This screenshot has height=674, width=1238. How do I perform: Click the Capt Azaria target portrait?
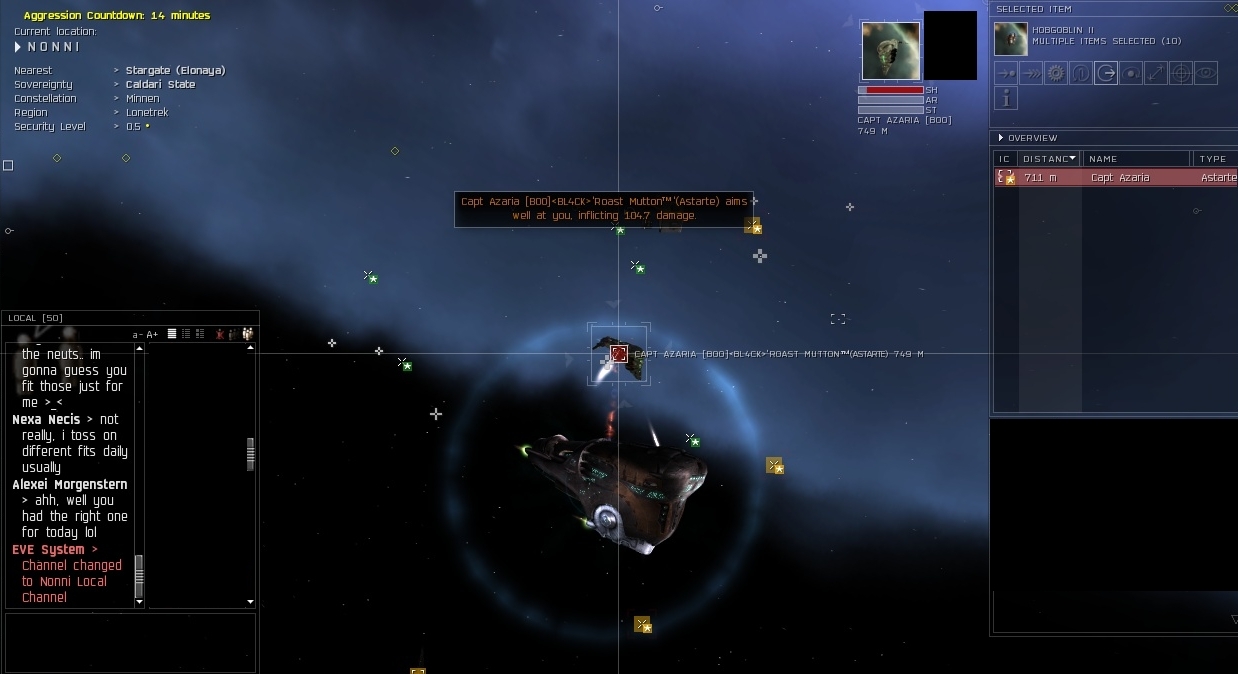pos(890,51)
